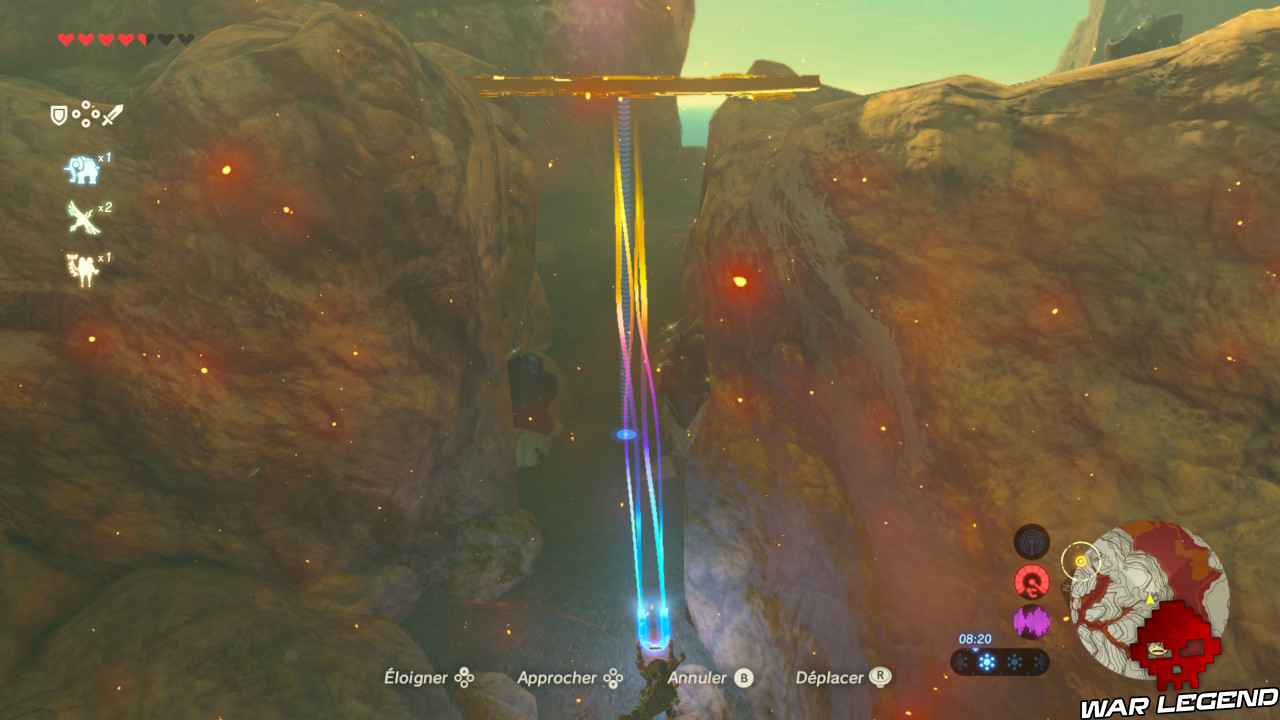Click the Divine Beast Ruta elephant icon
1280x720 pixels.
tap(82, 168)
